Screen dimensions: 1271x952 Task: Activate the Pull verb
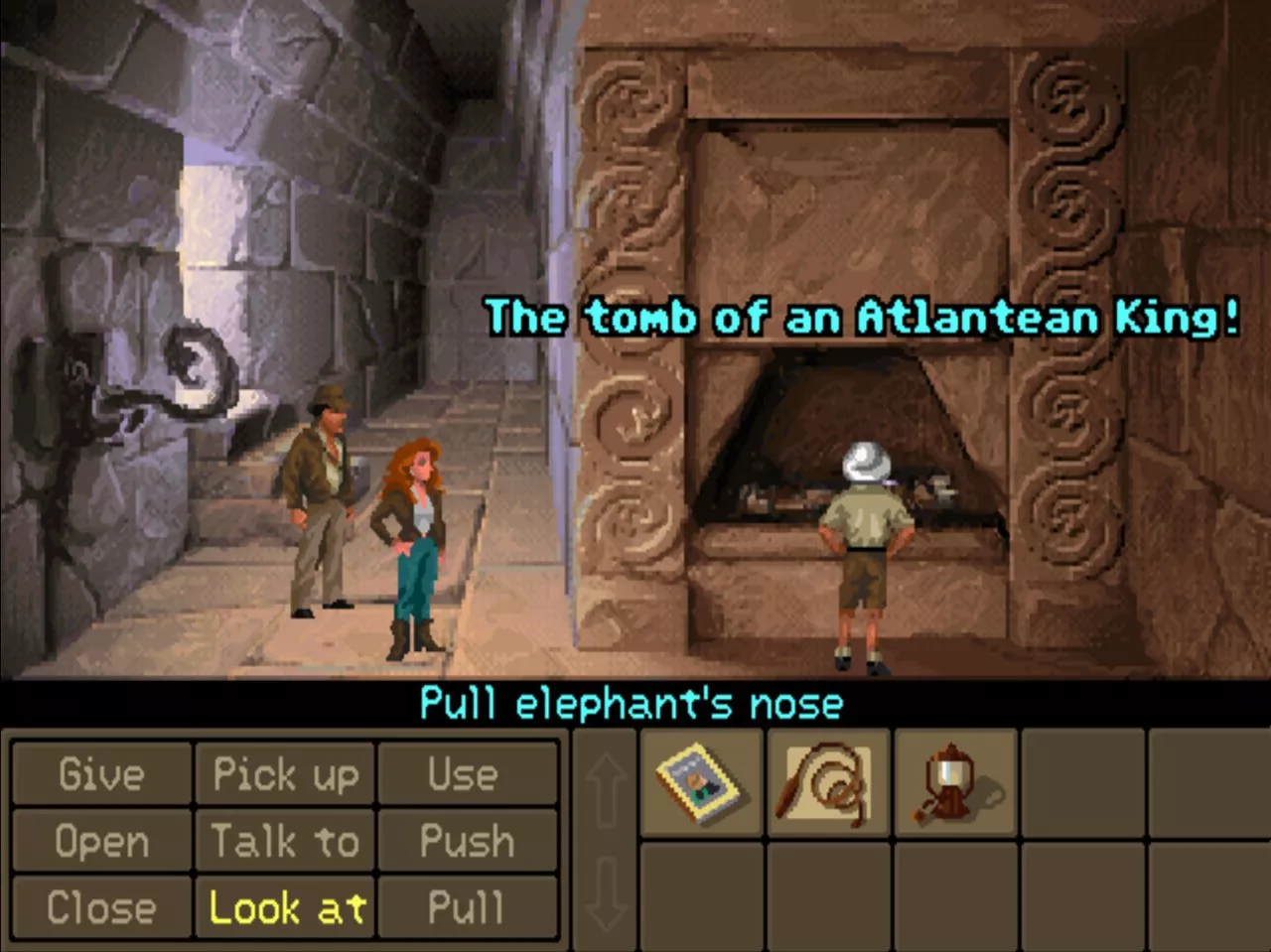tap(467, 907)
